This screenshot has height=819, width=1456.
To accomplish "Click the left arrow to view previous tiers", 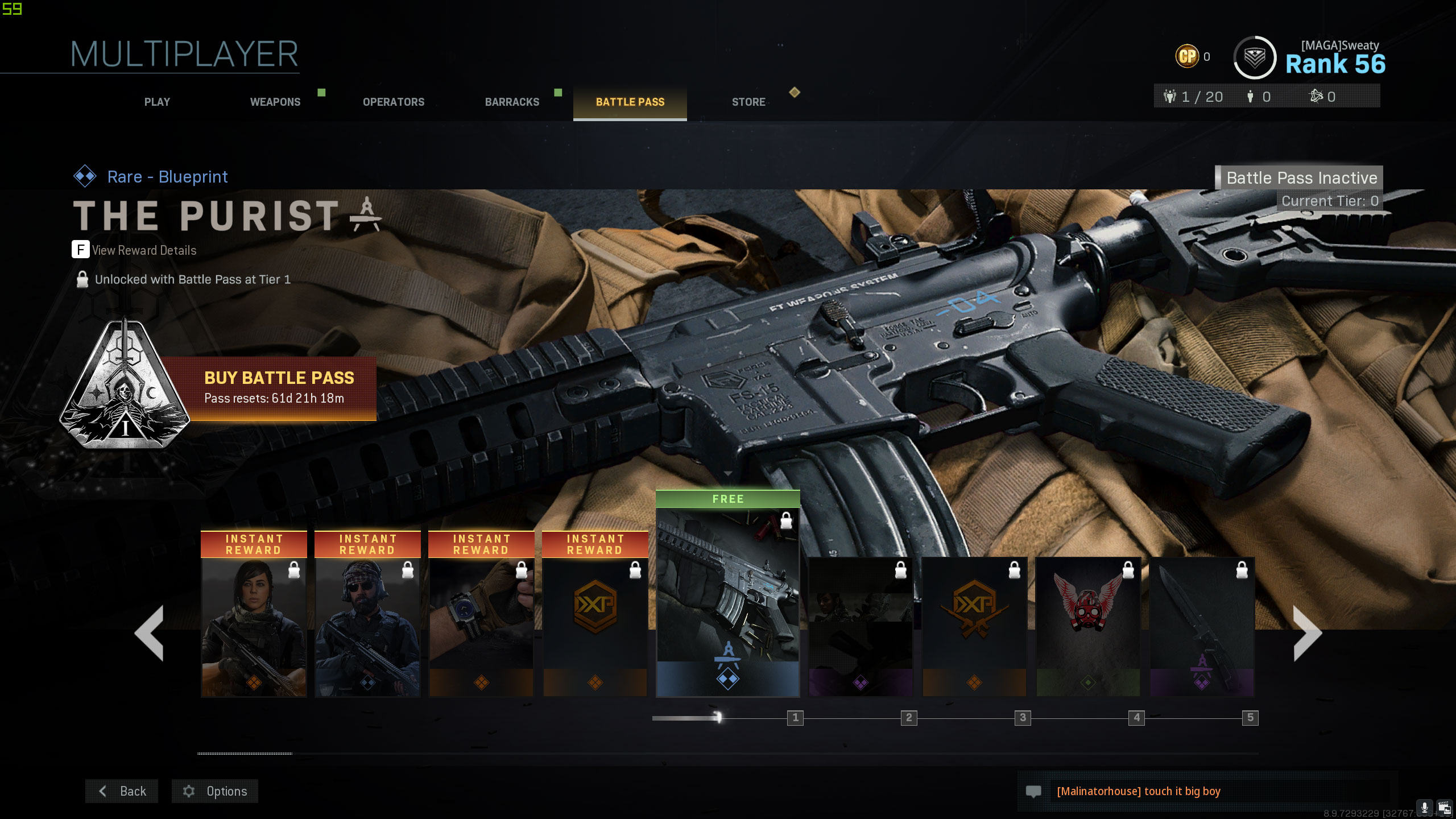I will (x=149, y=633).
